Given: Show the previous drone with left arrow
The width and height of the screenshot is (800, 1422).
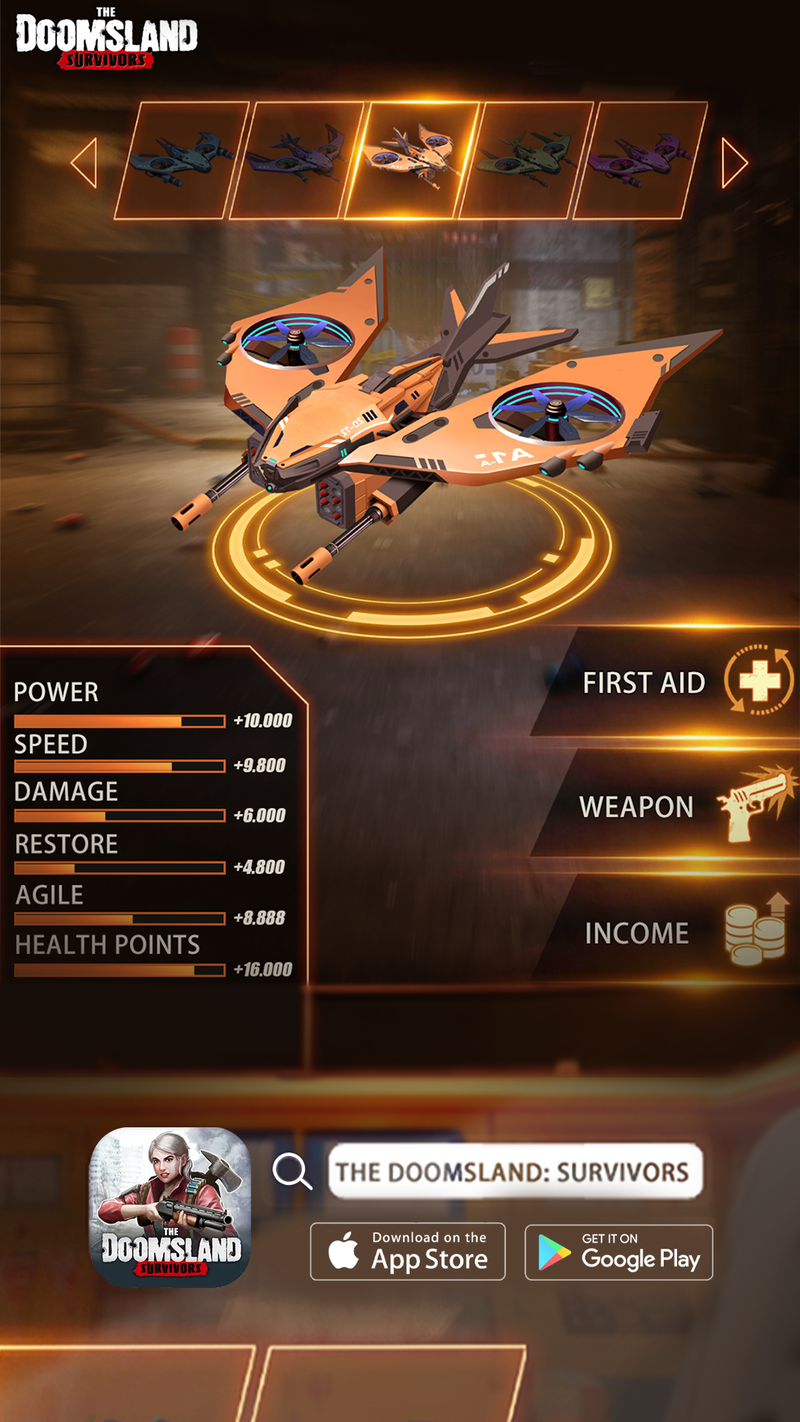Looking at the screenshot, I should click(85, 162).
